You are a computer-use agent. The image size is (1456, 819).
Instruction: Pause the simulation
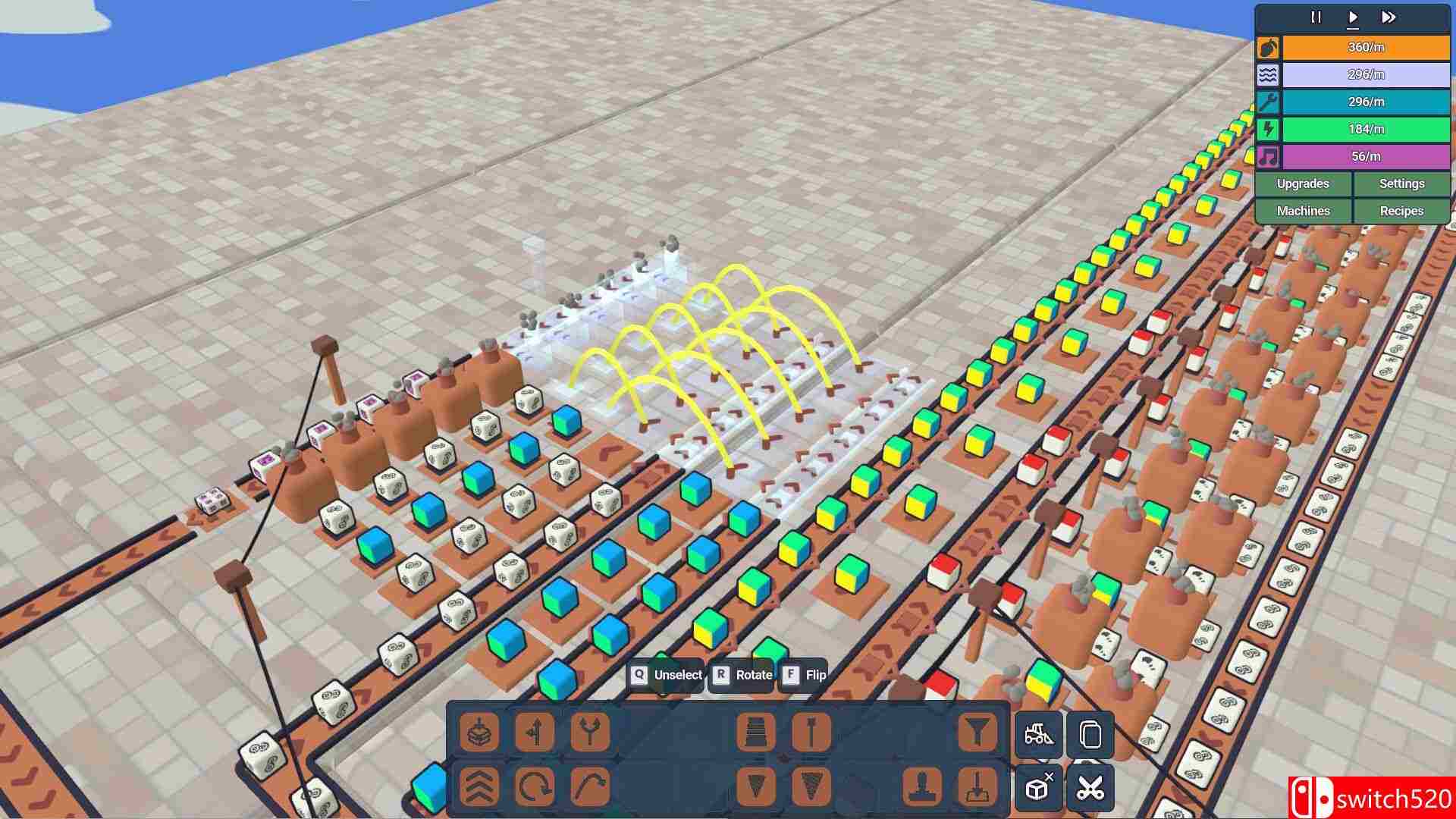(1316, 17)
